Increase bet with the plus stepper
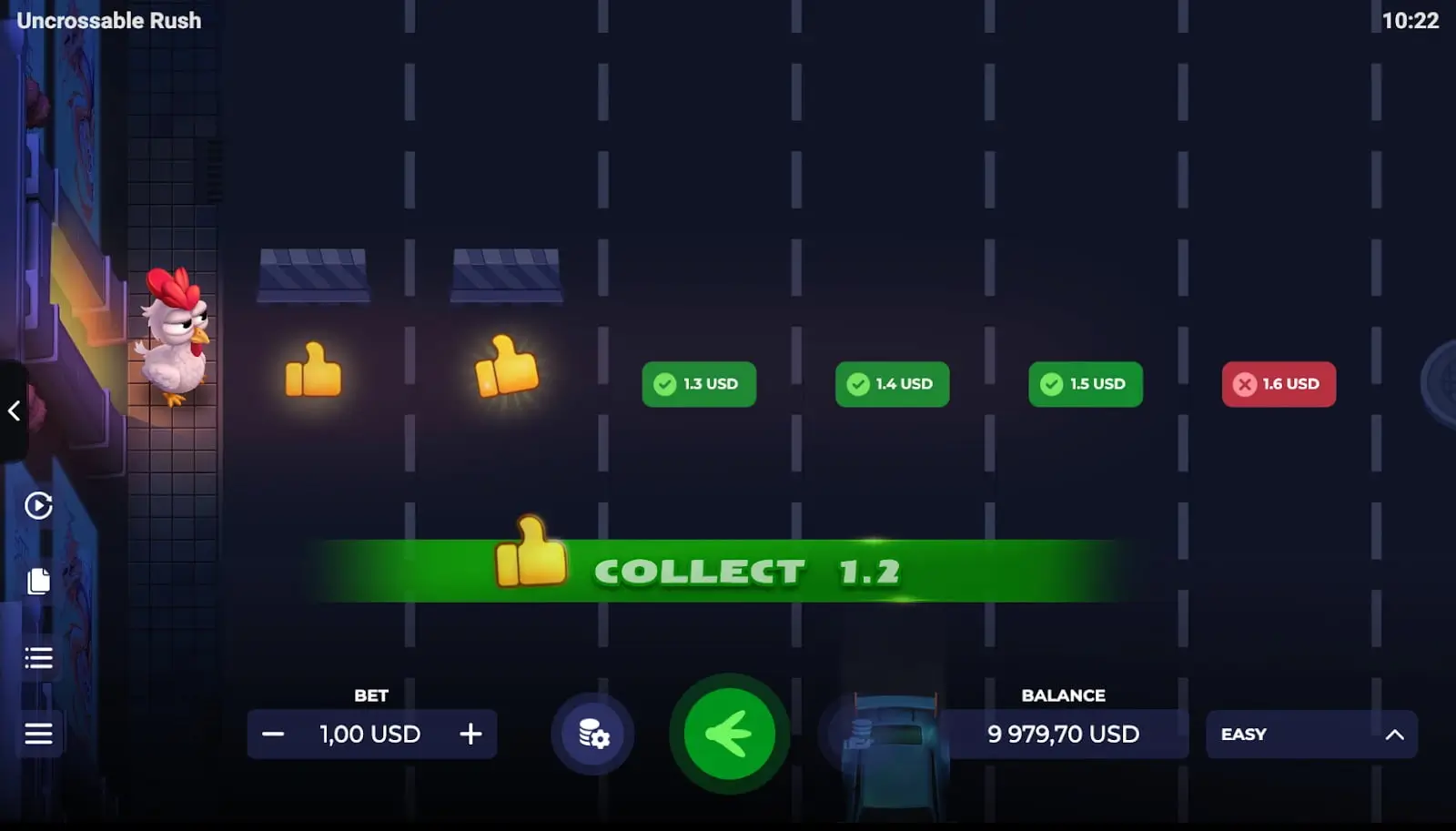The height and width of the screenshot is (831, 1456). pyautogui.click(x=470, y=734)
